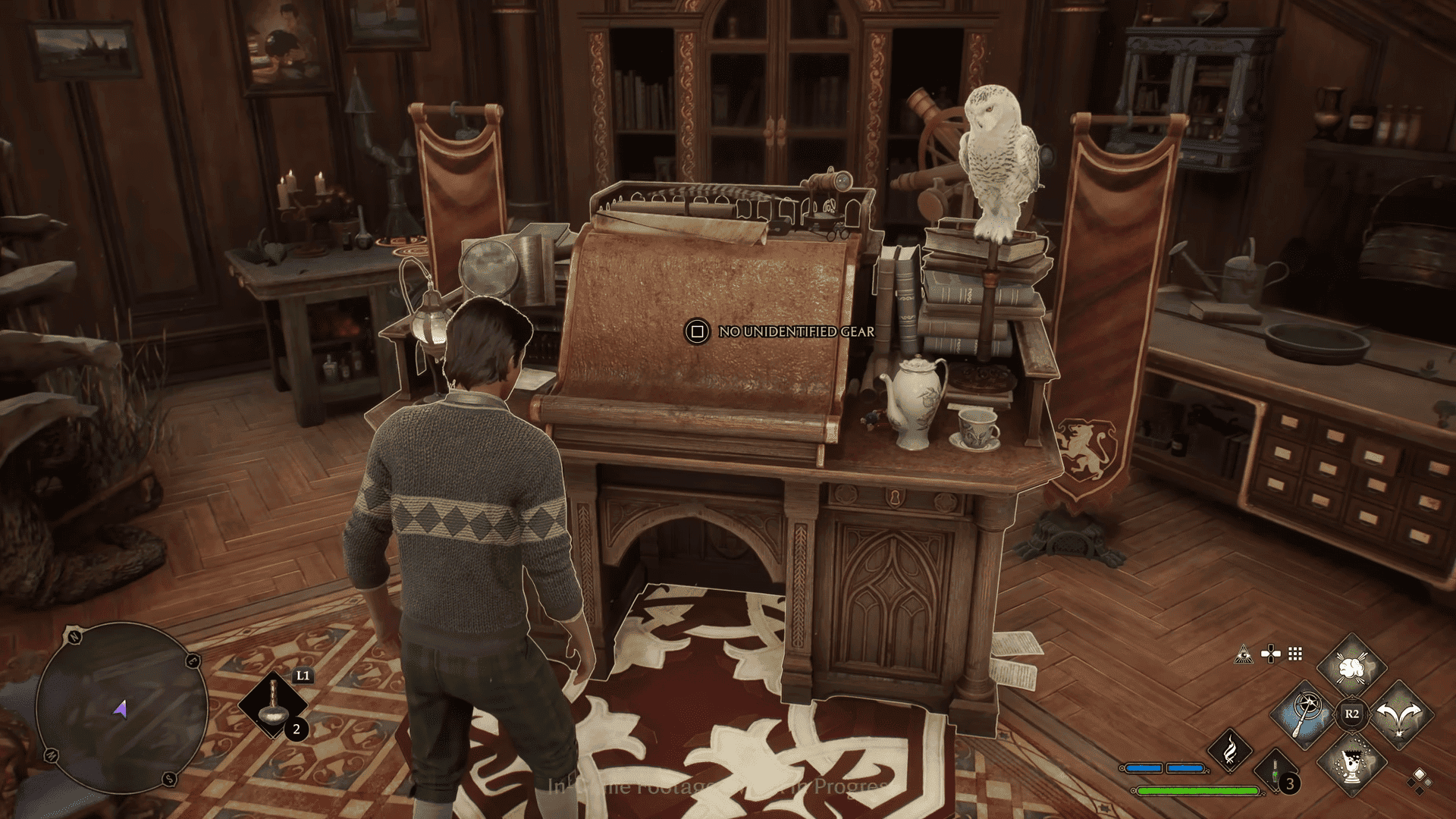Click the eye-in-triangle Revelio icon
Viewport: 1456px width, 819px height.
pos(1242,654)
